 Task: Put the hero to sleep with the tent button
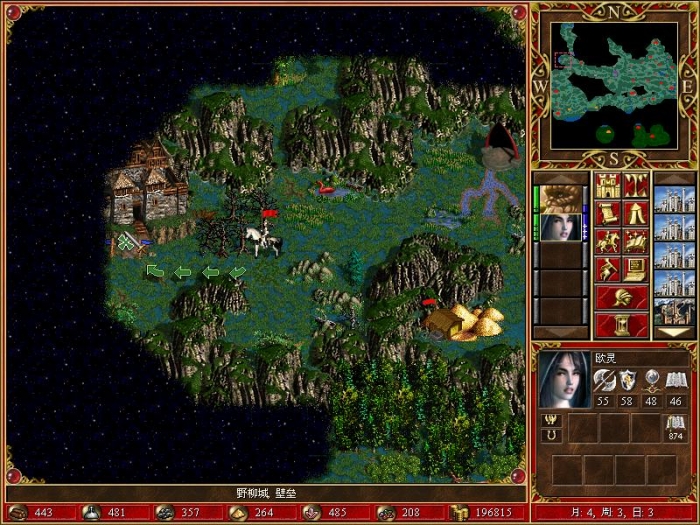point(636,213)
